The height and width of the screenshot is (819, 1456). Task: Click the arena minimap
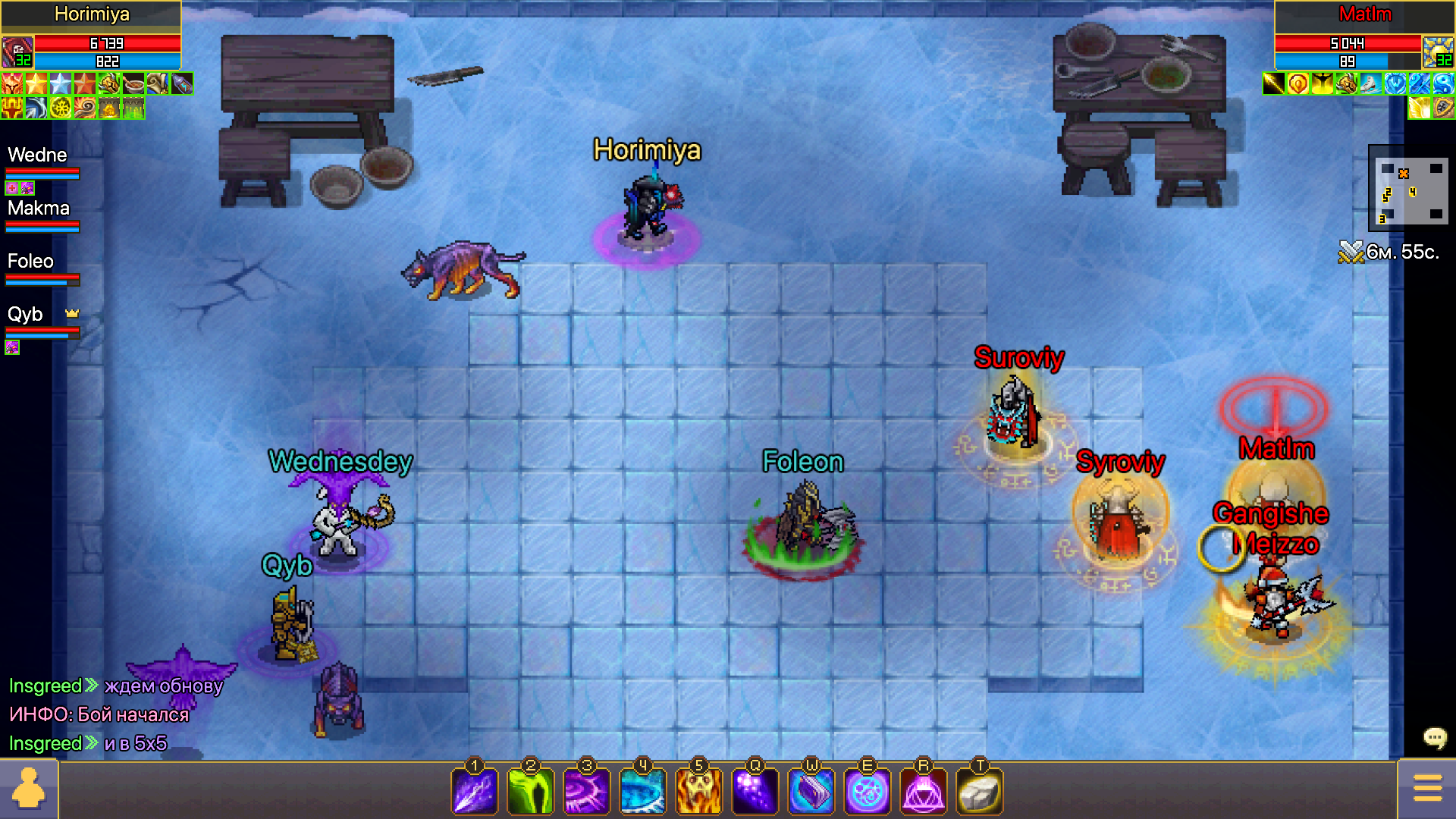click(1409, 190)
